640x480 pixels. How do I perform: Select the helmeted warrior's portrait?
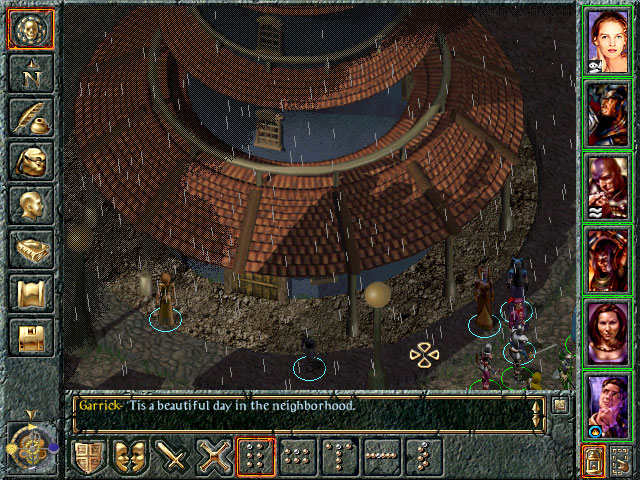coord(609,115)
